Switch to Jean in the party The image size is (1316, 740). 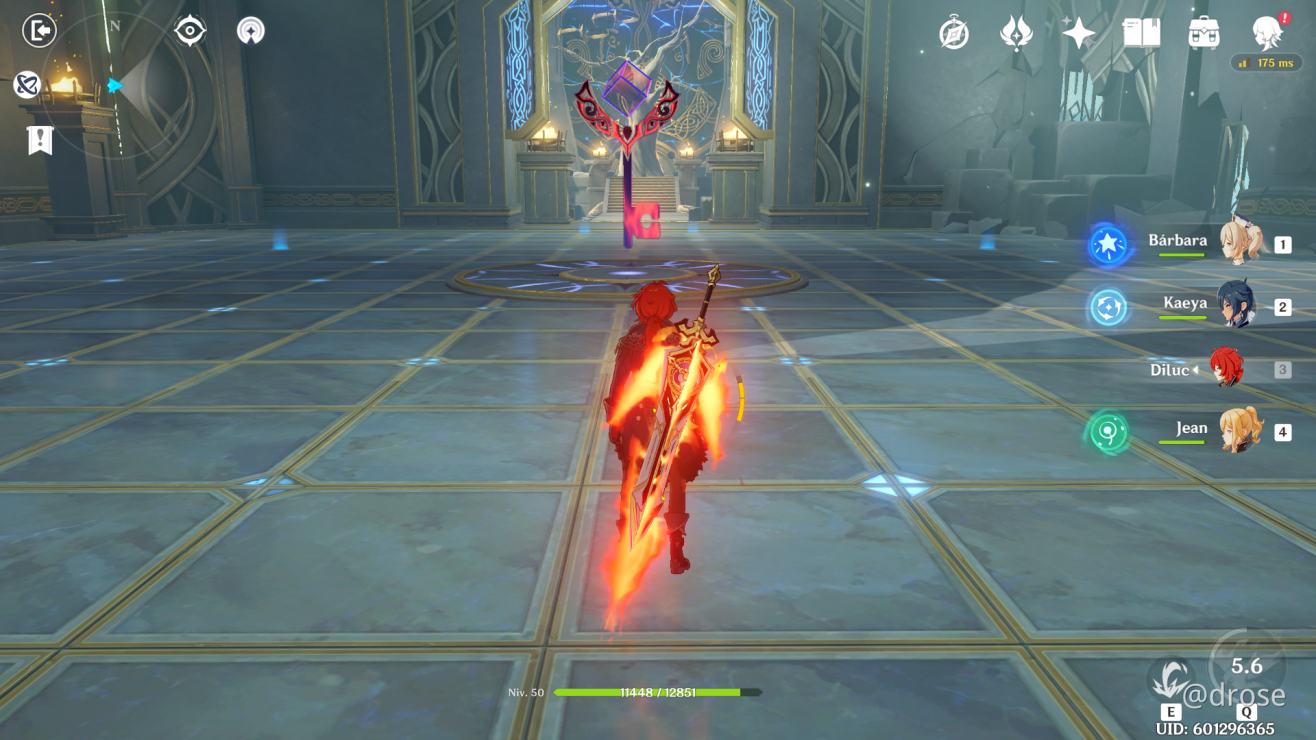click(x=1239, y=431)
